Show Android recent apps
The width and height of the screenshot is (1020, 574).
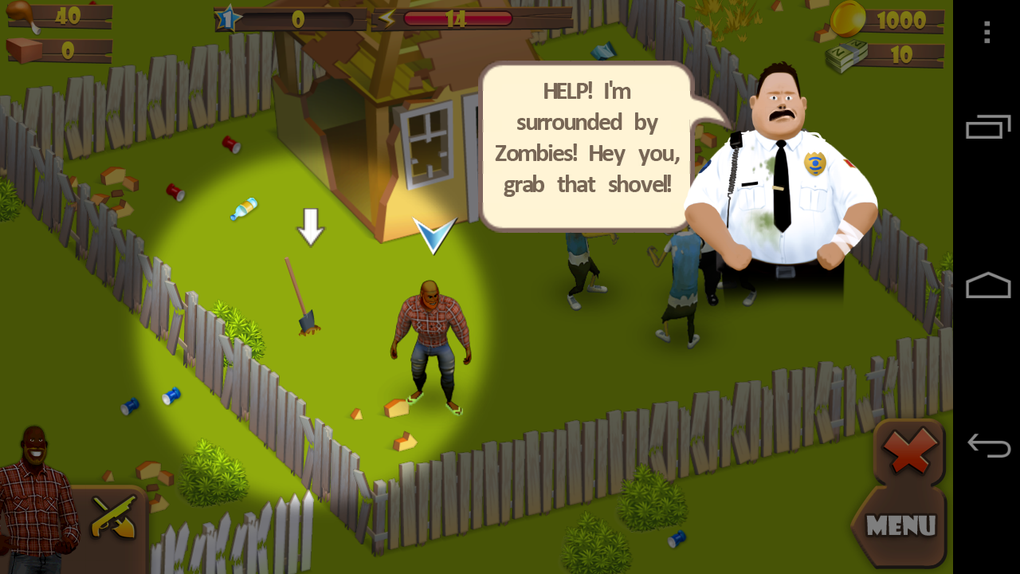coord(988,127)
